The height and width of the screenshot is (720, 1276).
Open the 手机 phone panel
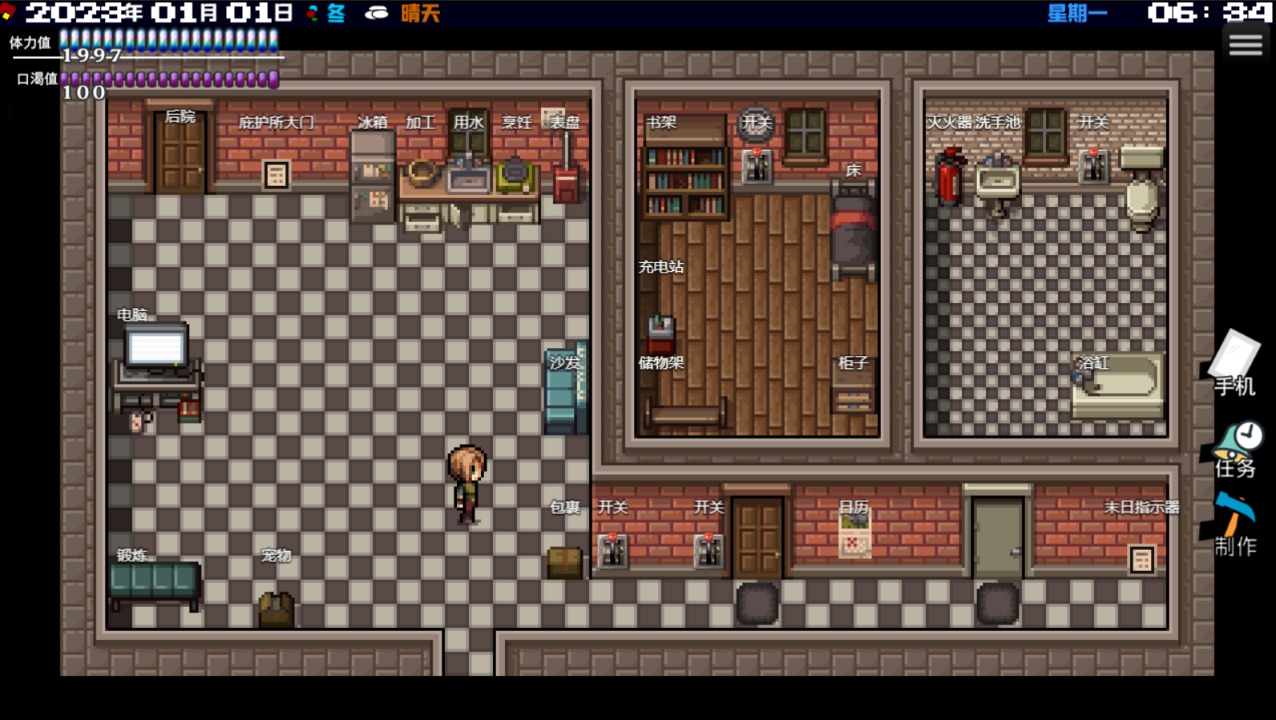[1235, 364]
